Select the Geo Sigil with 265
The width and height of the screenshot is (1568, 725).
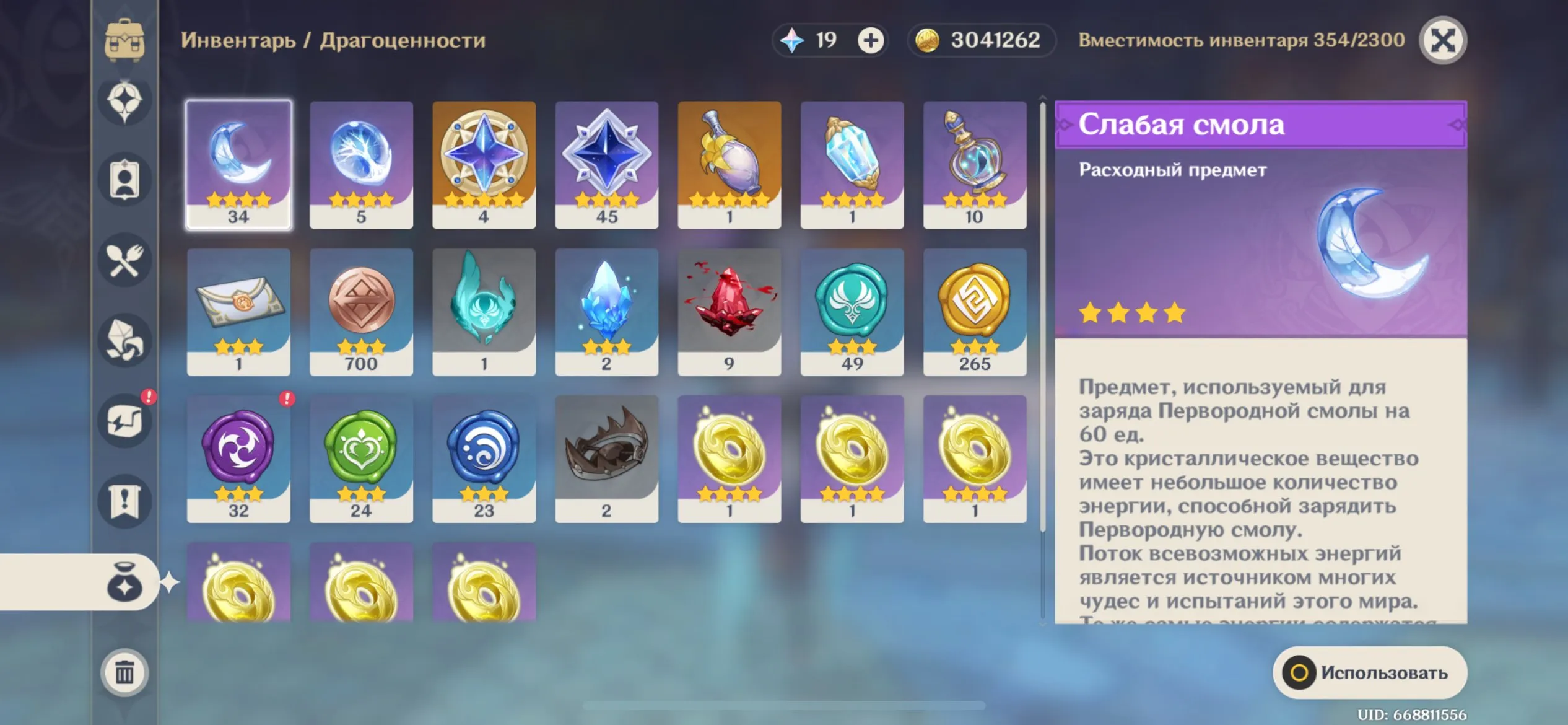pos(974,312)
